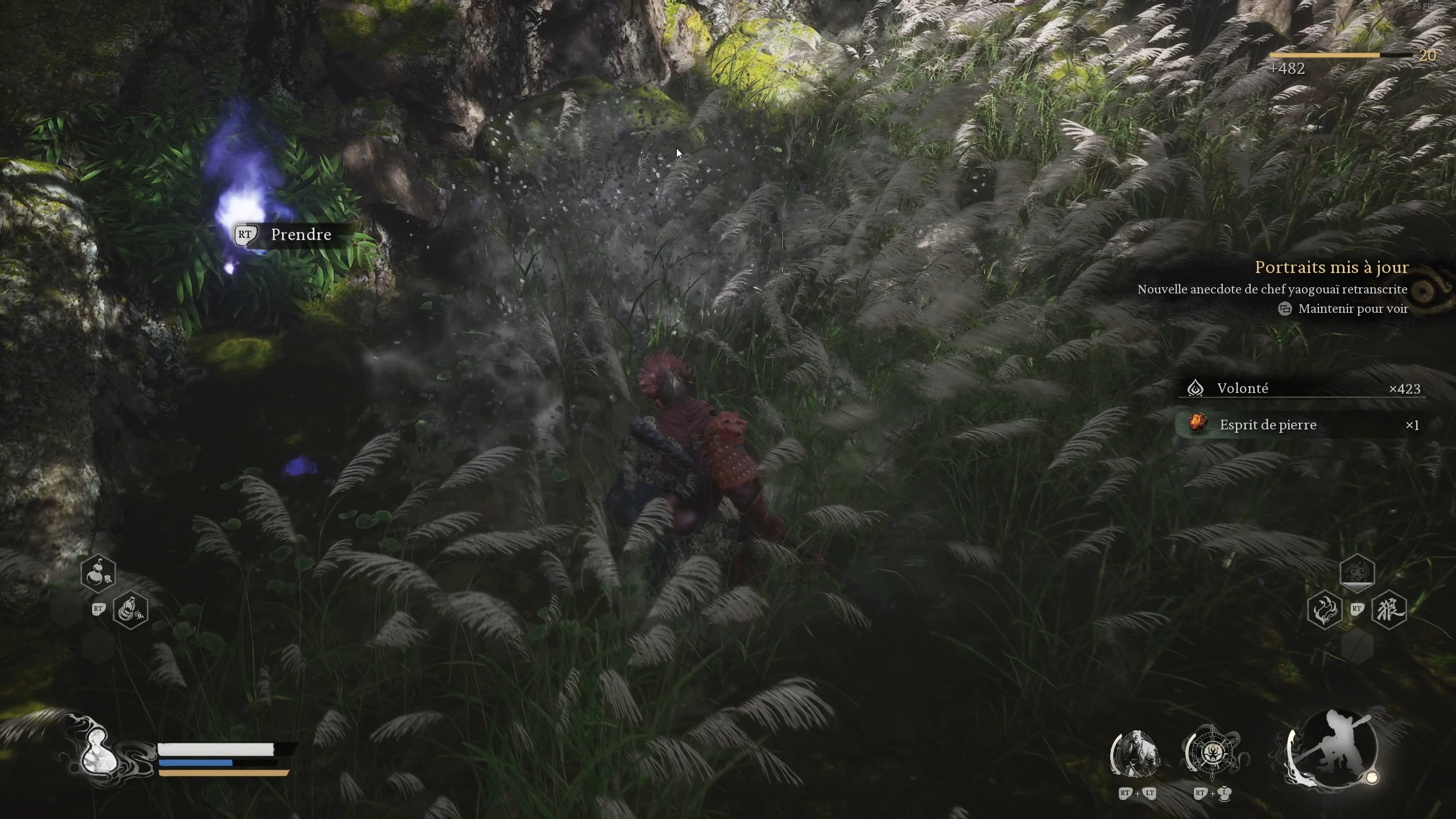This screenshot has width=1456, height=819.
Task: Select the Volonté x423 entry
Action: click(x=1302, y=388)
